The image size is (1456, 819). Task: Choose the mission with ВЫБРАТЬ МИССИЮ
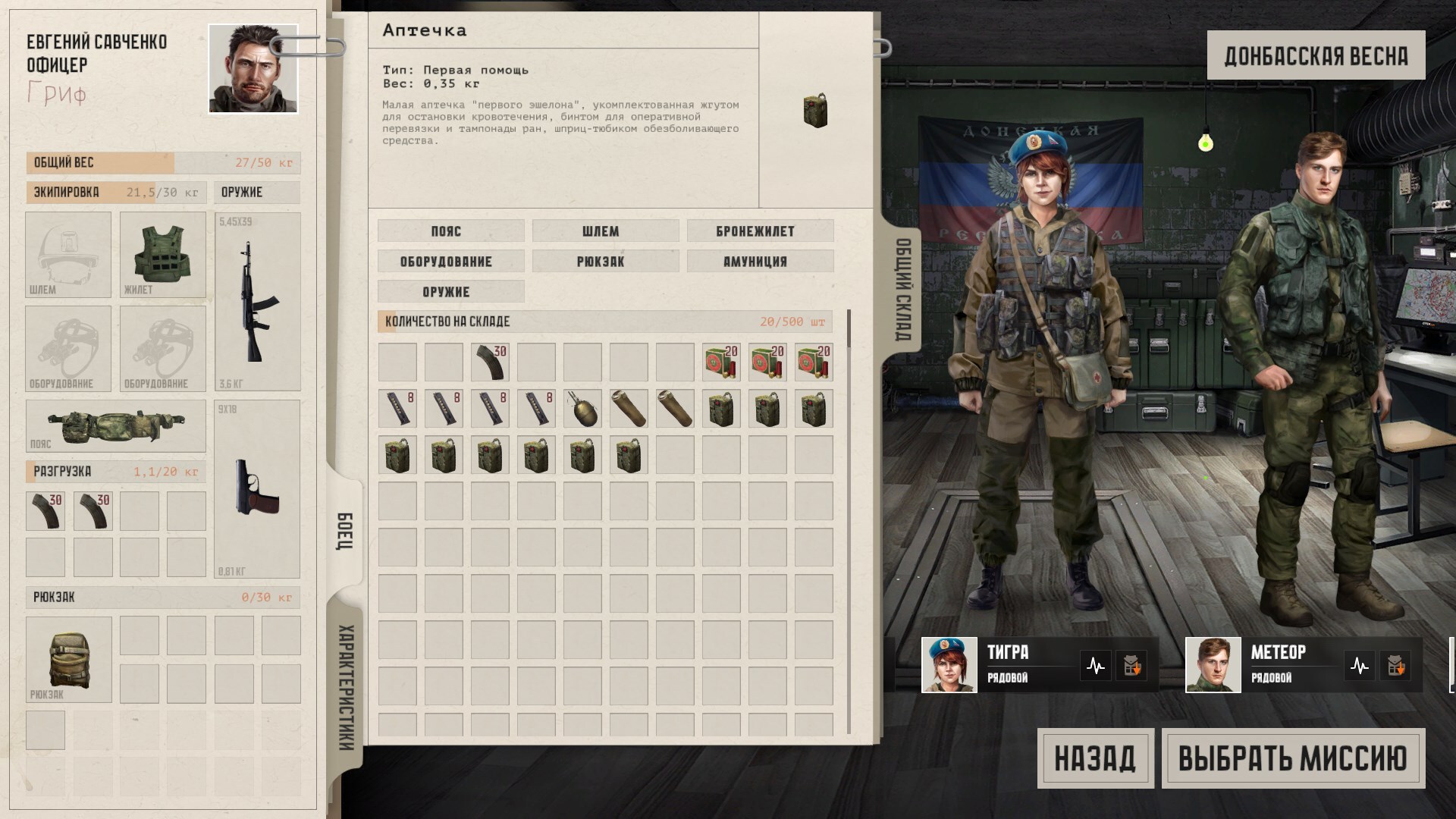click(x=1293, y=758)
